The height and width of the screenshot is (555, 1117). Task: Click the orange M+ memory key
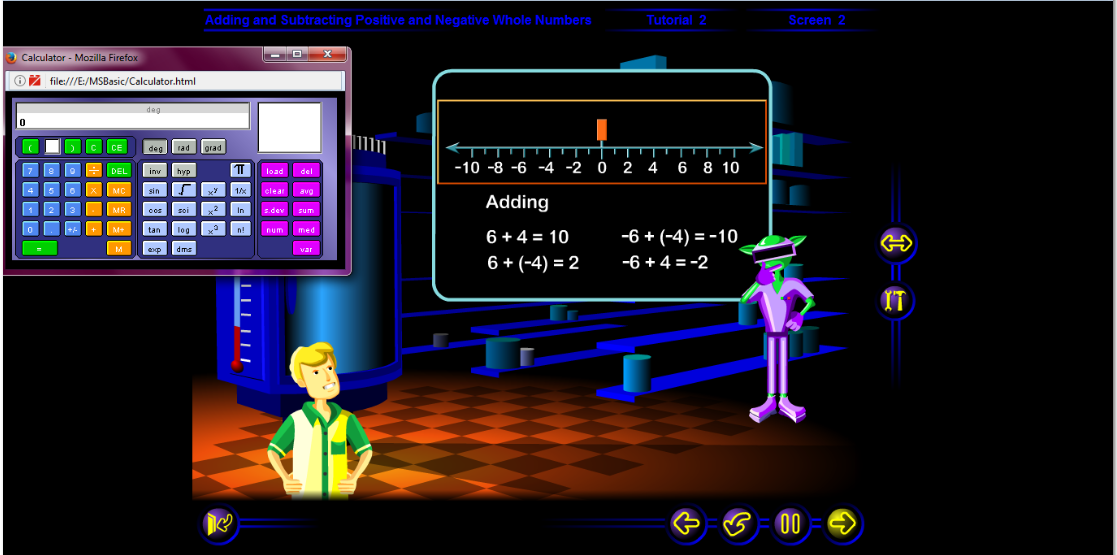click(x=119, y=229)
